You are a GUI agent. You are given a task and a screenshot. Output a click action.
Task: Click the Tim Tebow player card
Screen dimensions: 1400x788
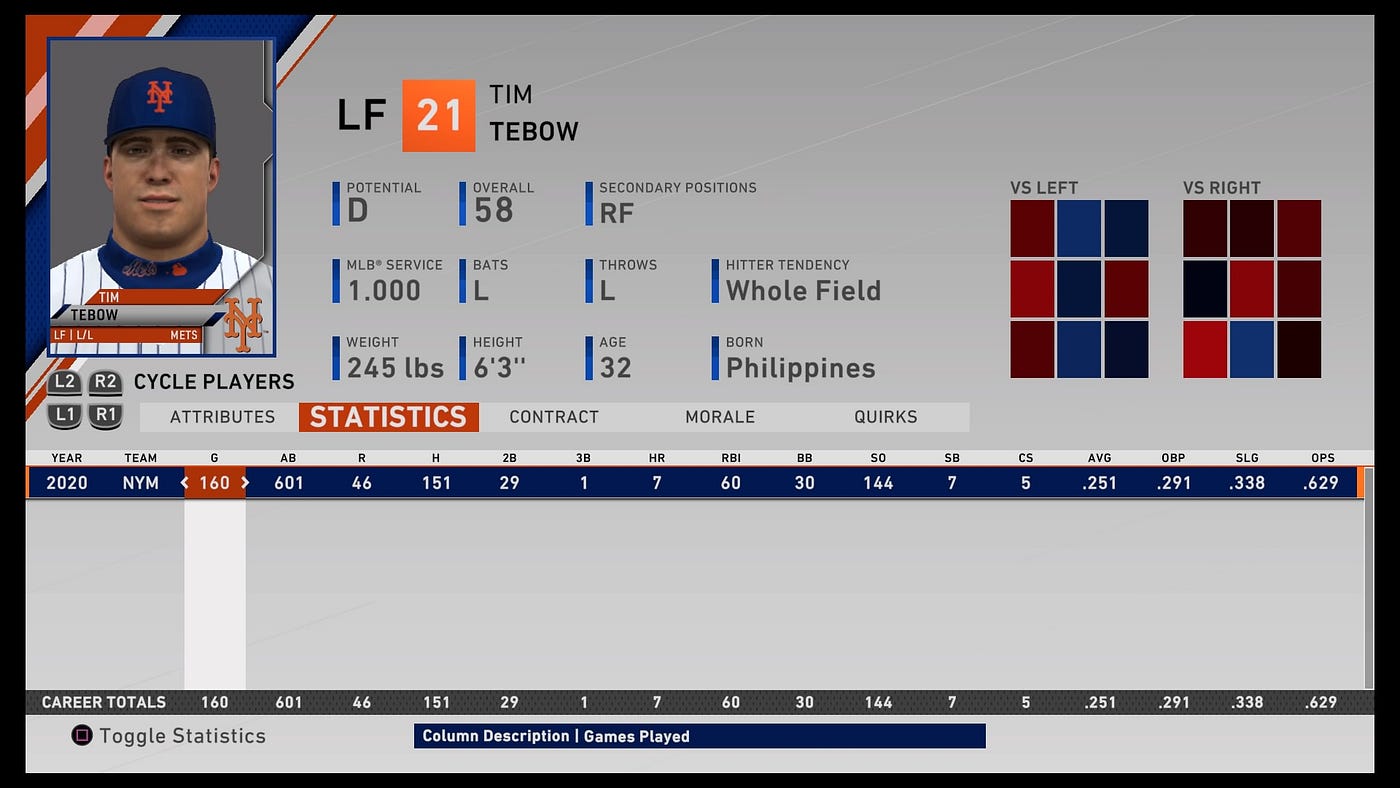(162, 197)
